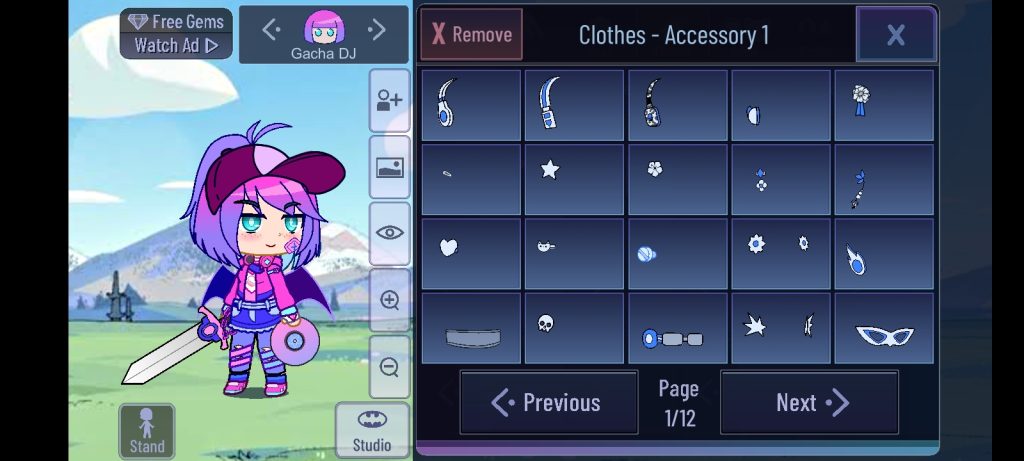Change pose with the Stand button
The width and height of the screenshot is (1024, 461).
pos(147,431)
